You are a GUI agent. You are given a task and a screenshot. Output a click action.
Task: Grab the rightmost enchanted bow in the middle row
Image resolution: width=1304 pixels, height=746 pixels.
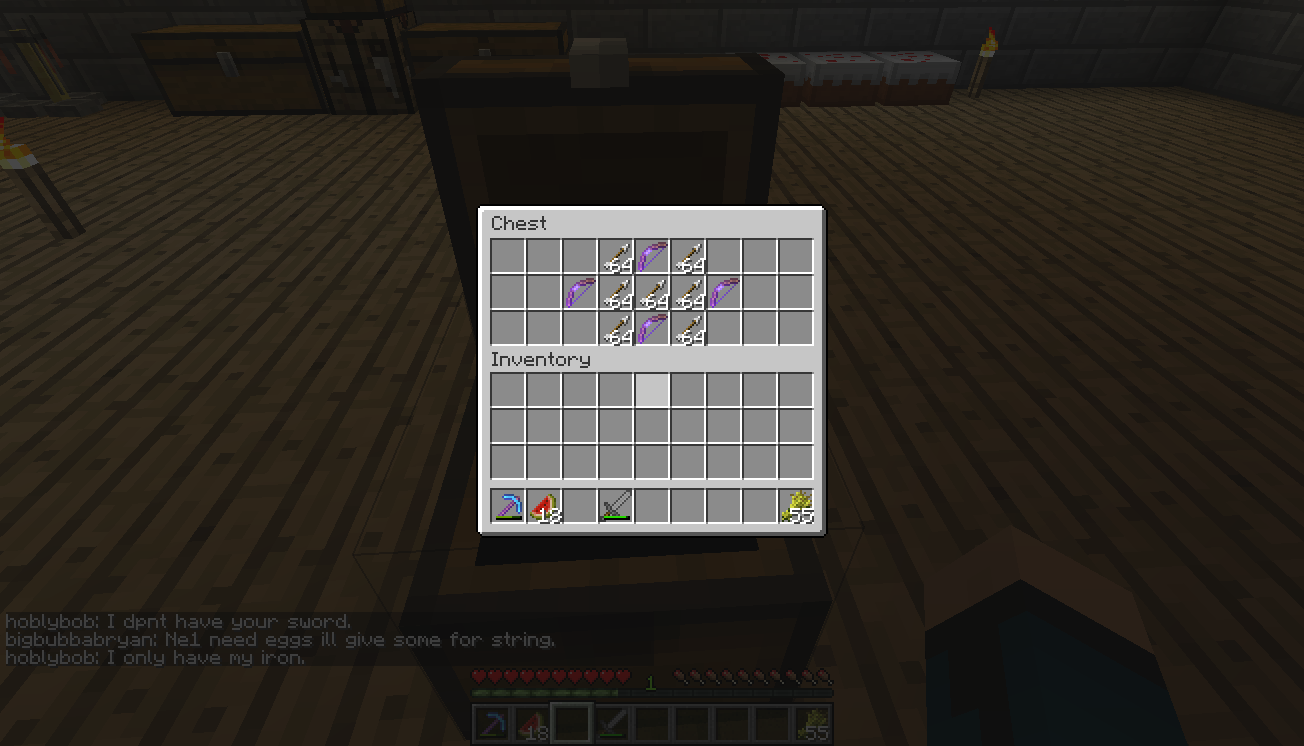point(724,292)
